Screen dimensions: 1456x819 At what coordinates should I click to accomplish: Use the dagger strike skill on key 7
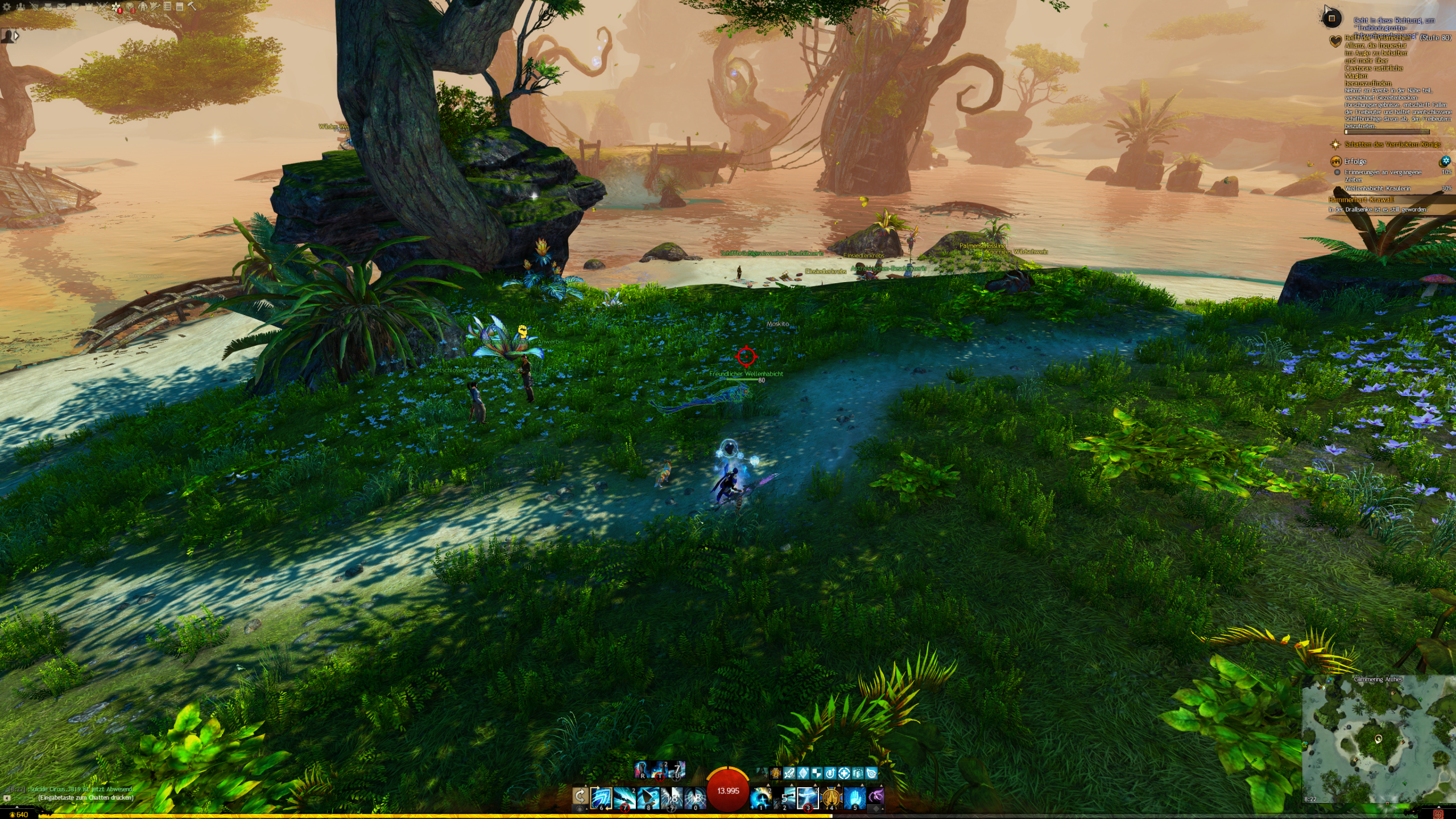click(624, 798)
